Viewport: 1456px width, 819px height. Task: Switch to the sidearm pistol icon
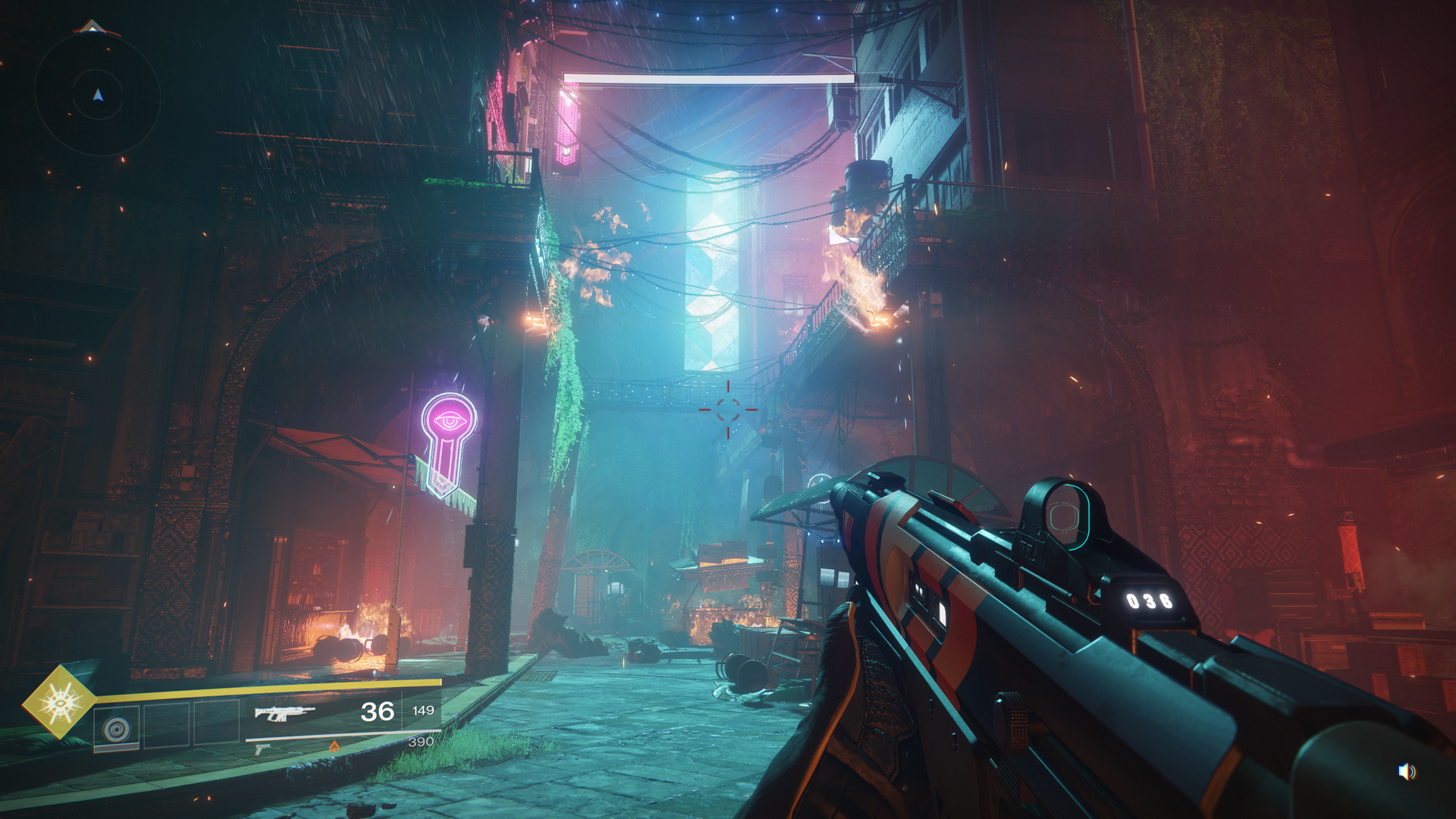(262, 749)
